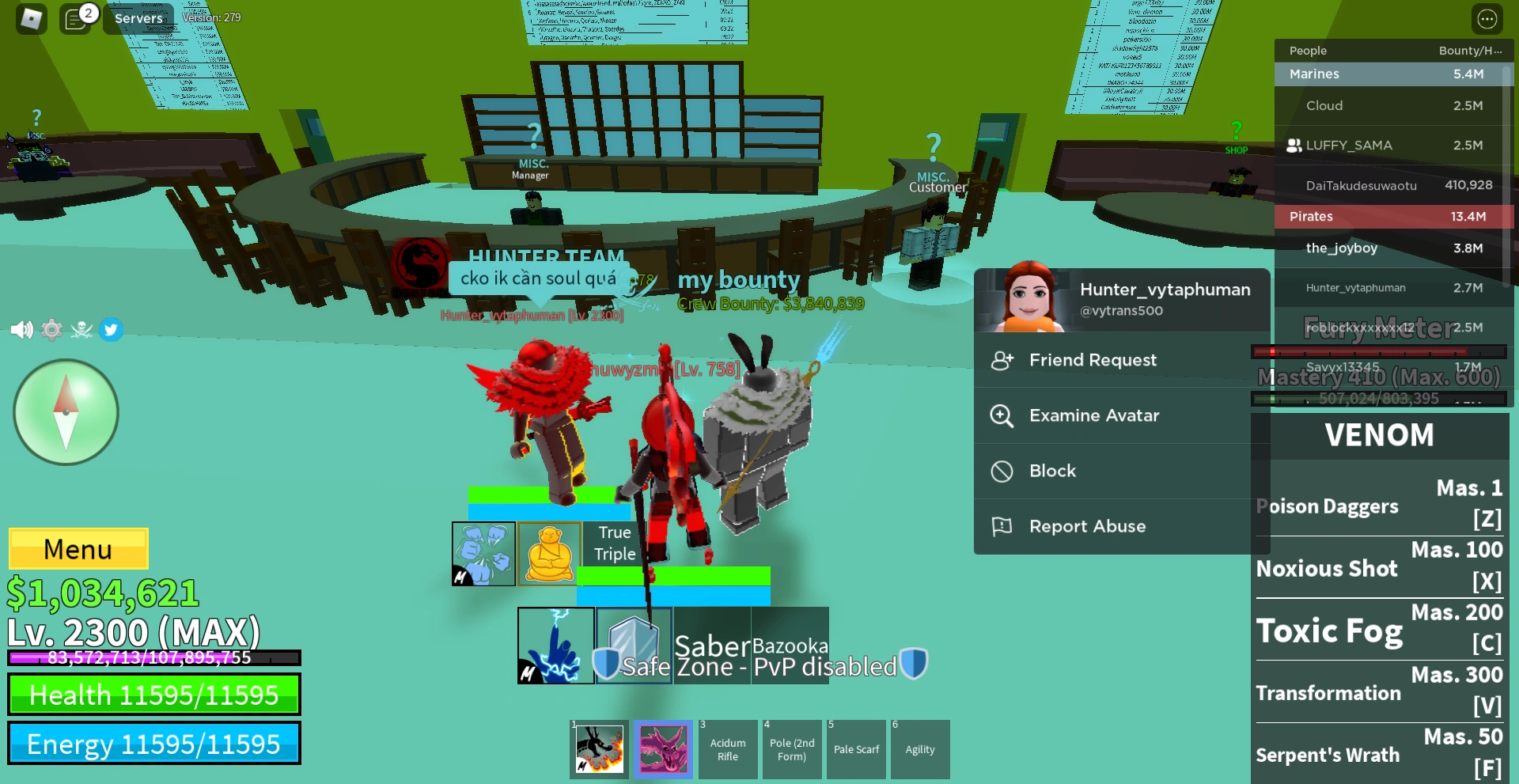The height and width of the screenshot is (784, 1519).
Task: Toggle the chat window open
Action: [x=76, y=18]
